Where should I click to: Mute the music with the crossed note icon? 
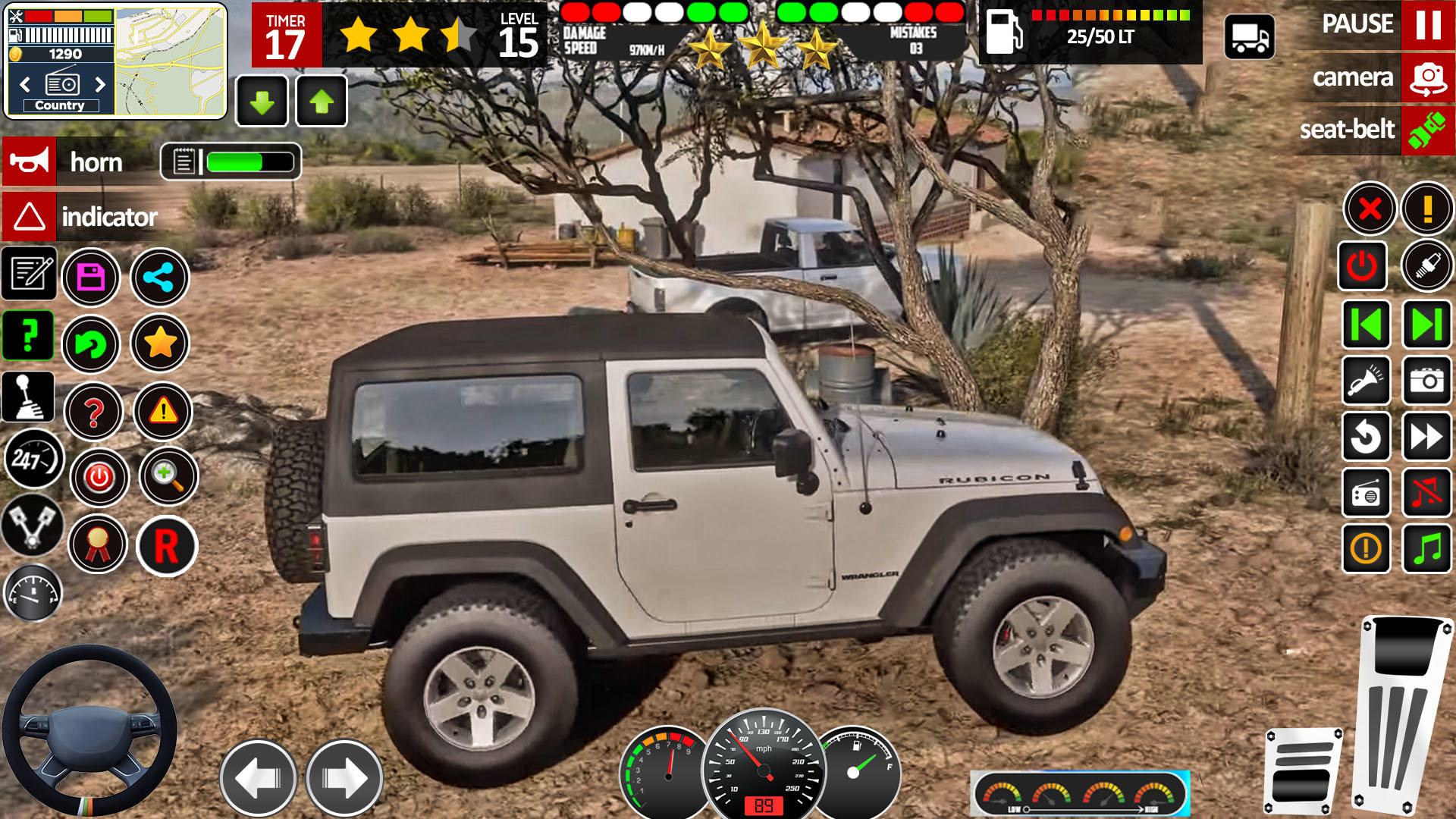coord(1426,494)
